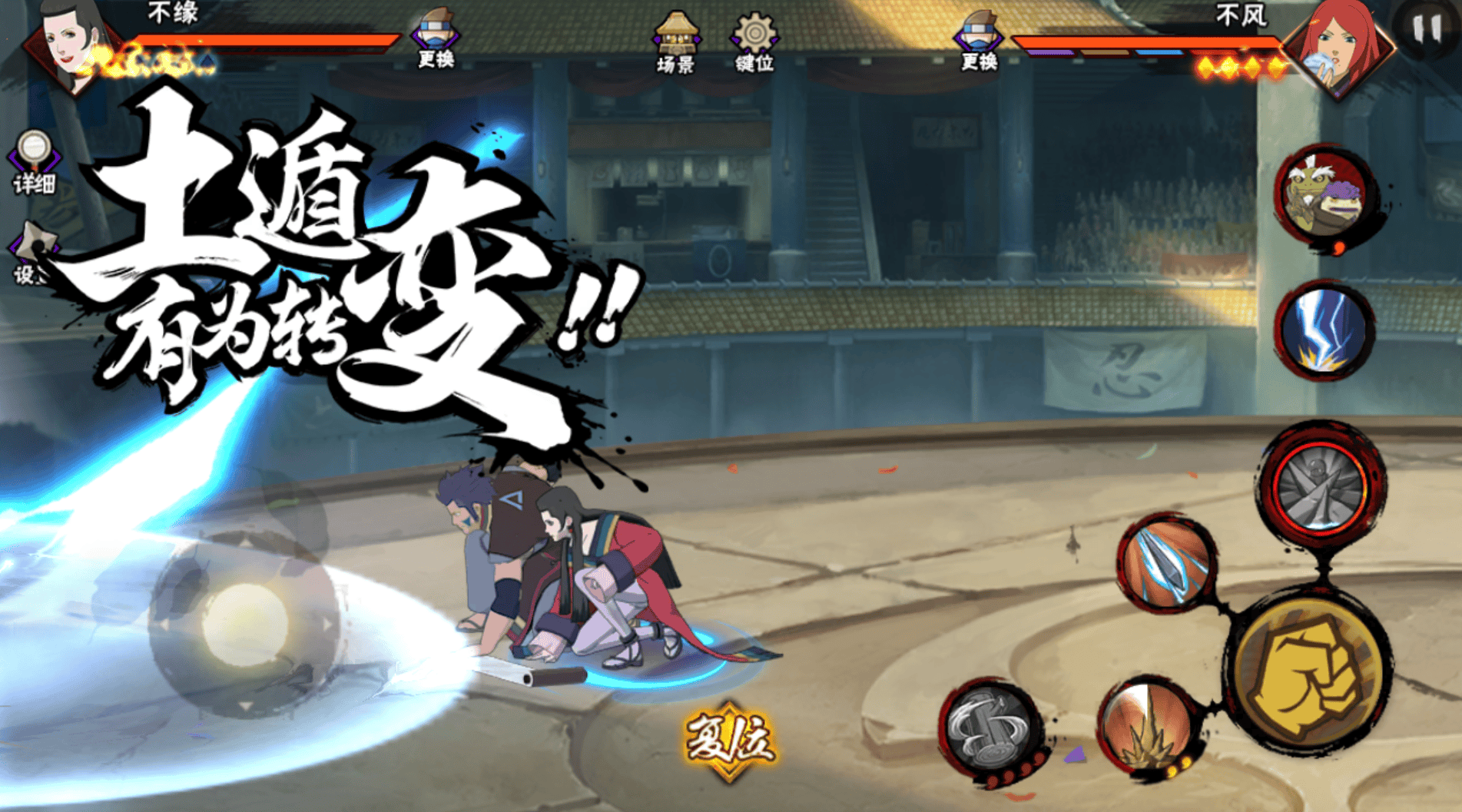Viewport: 1462px width, 812px height.
Task: Trigger the ultimate skill with red ring
Action: pyautogui.click(x=1321, y=486)
